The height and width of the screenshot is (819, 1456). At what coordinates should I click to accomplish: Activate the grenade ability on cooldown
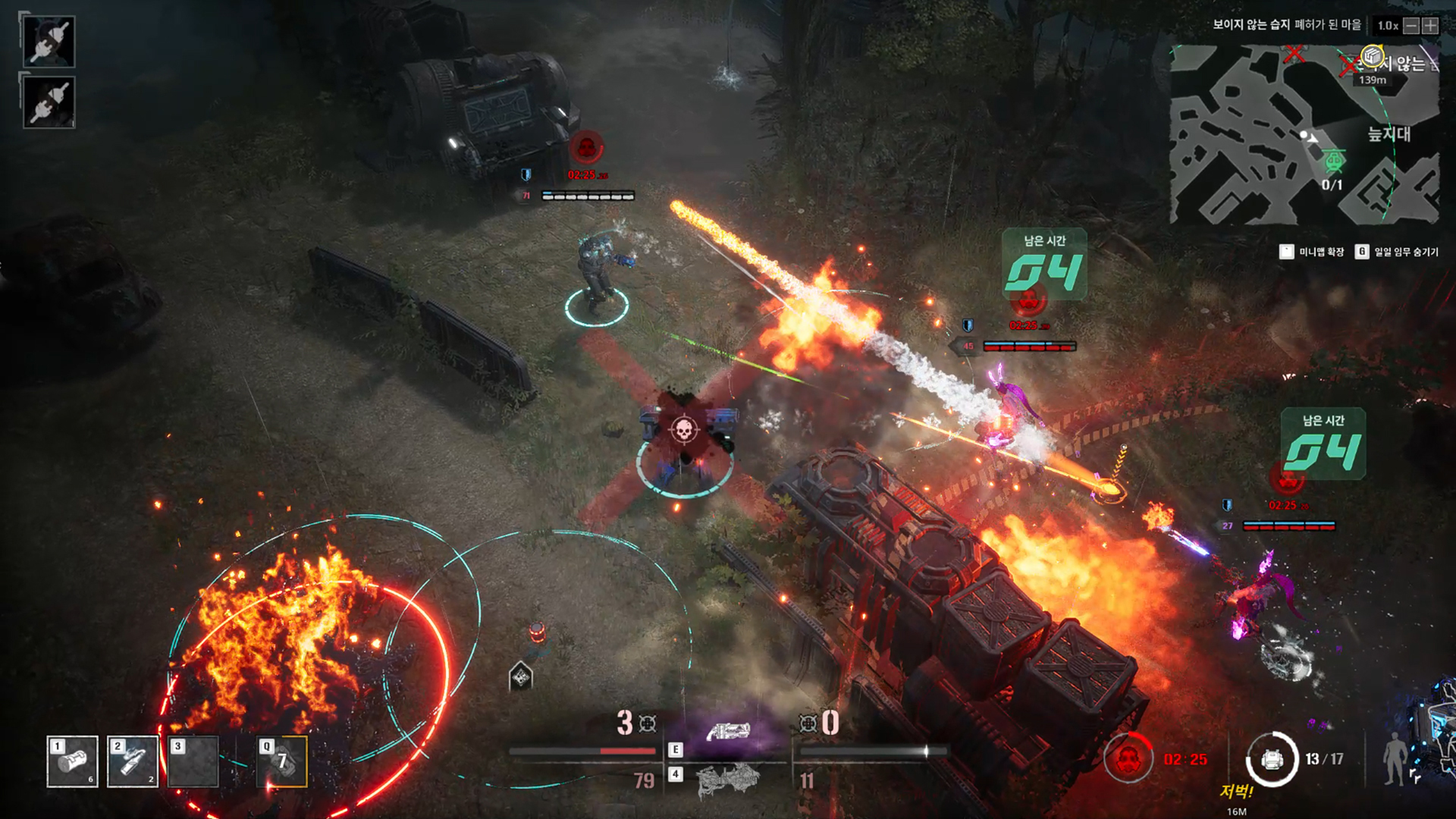[282, 761]
